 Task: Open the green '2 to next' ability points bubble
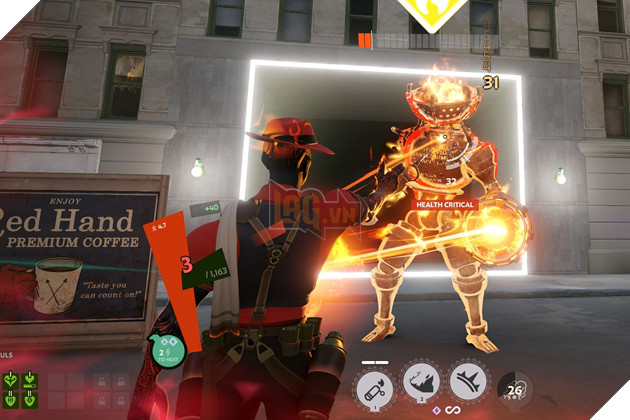click(168, 349)
